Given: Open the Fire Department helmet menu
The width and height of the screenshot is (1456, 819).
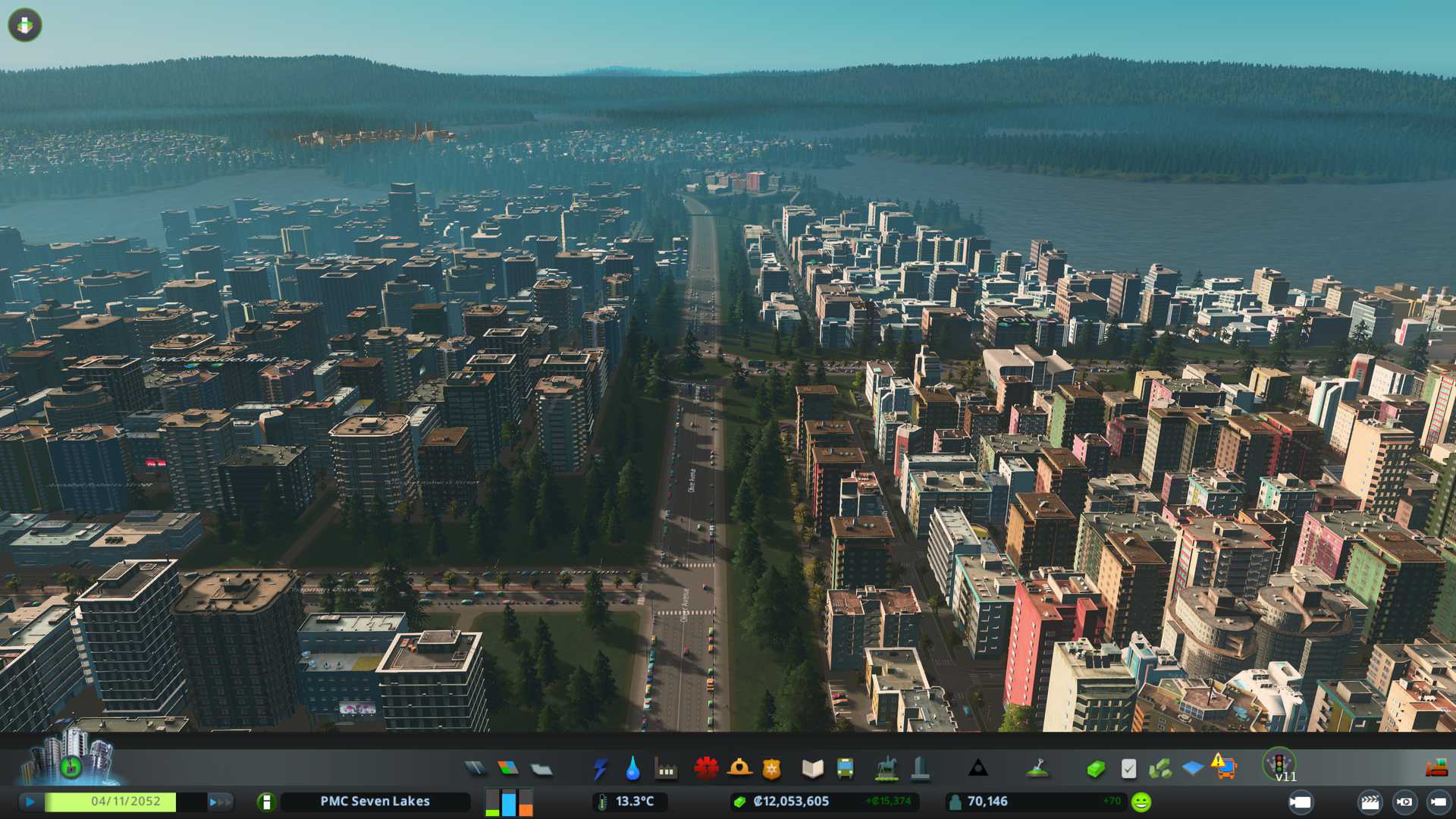Looking at the screenshot, I should coord(739,769).
